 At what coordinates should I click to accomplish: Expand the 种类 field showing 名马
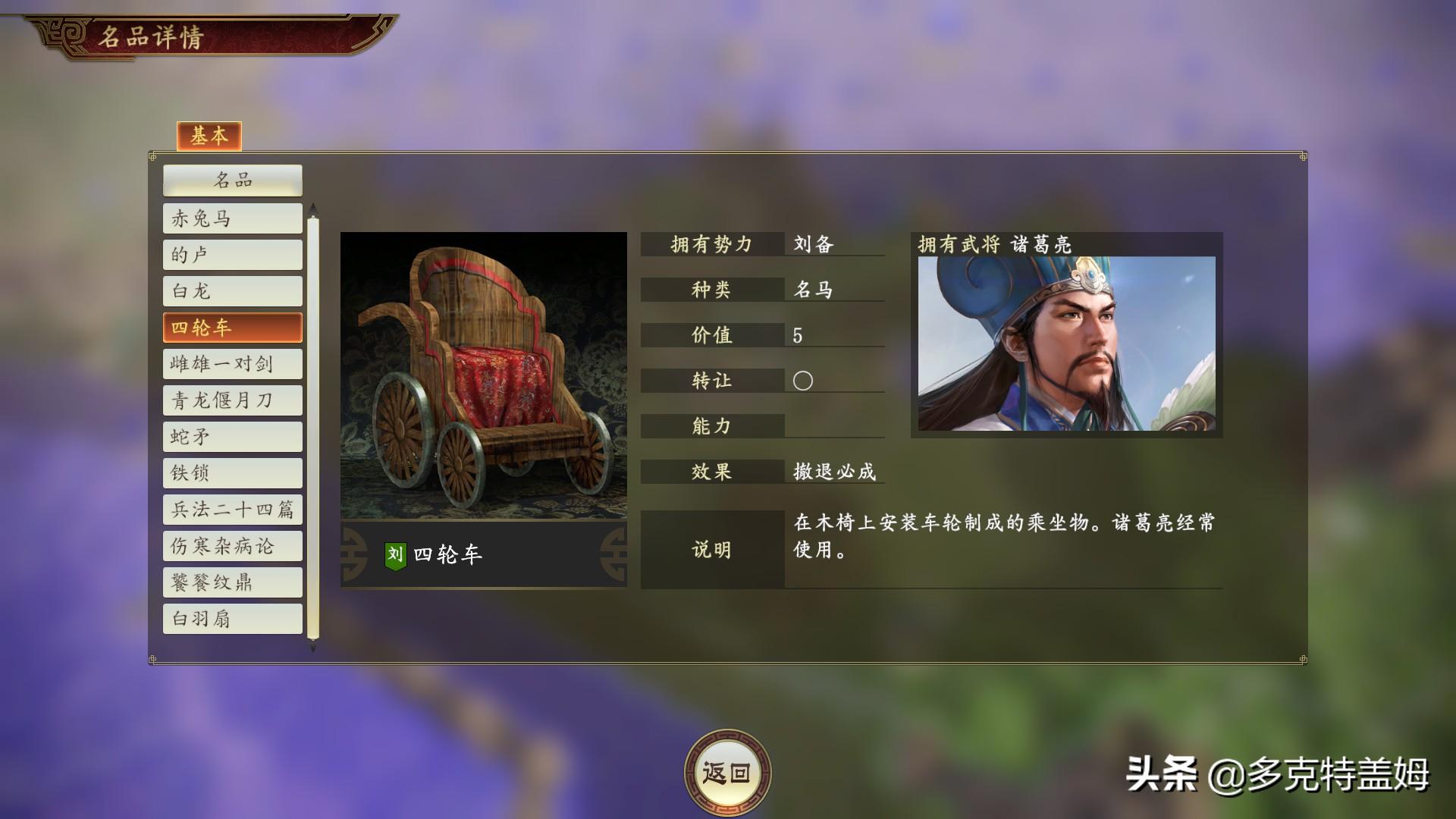pyautogui.click(x=713, y=290)
